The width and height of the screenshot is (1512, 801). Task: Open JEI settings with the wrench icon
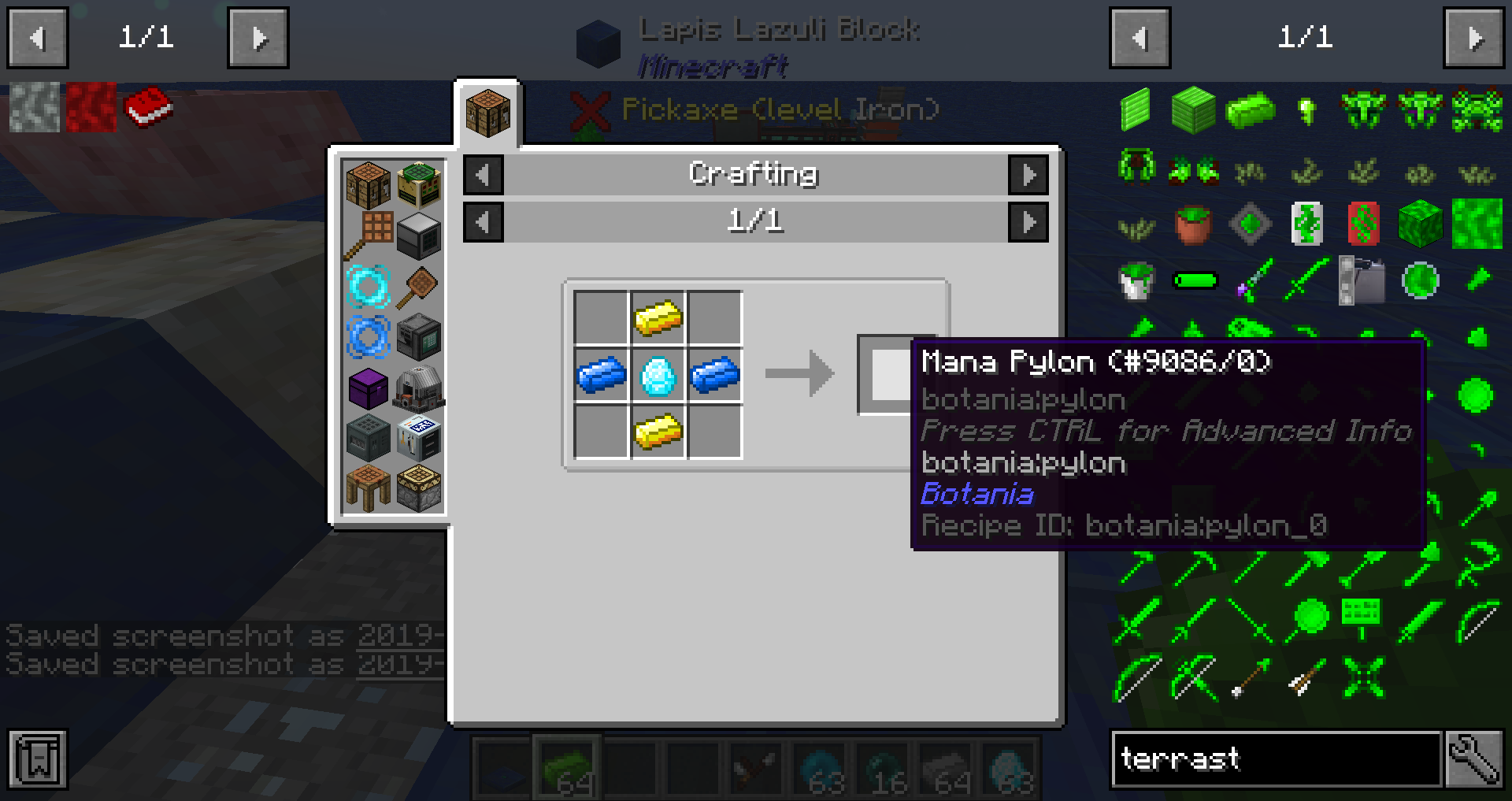click(x=1479, y=759)
